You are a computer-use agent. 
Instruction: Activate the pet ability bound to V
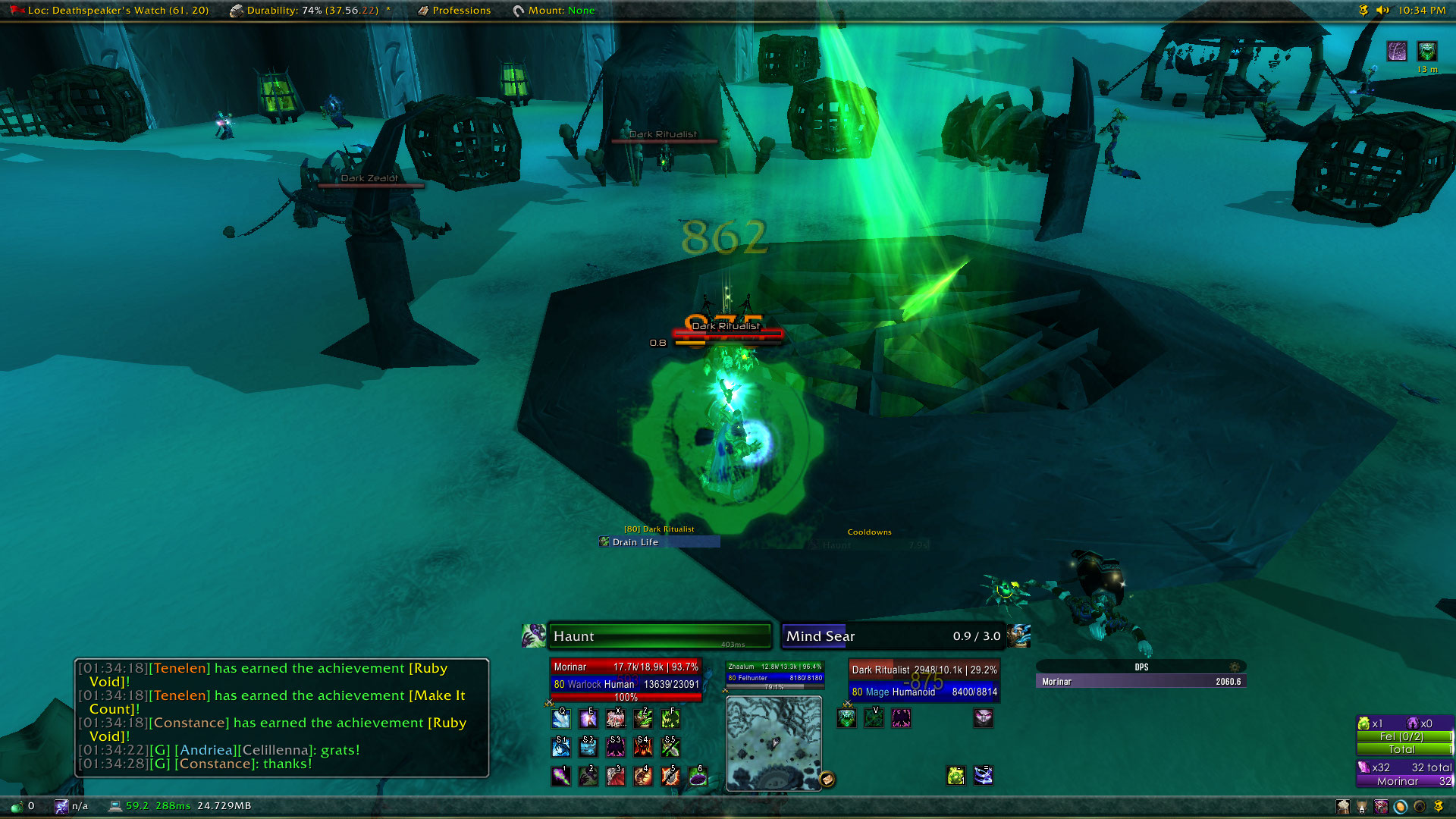[874, 718]
